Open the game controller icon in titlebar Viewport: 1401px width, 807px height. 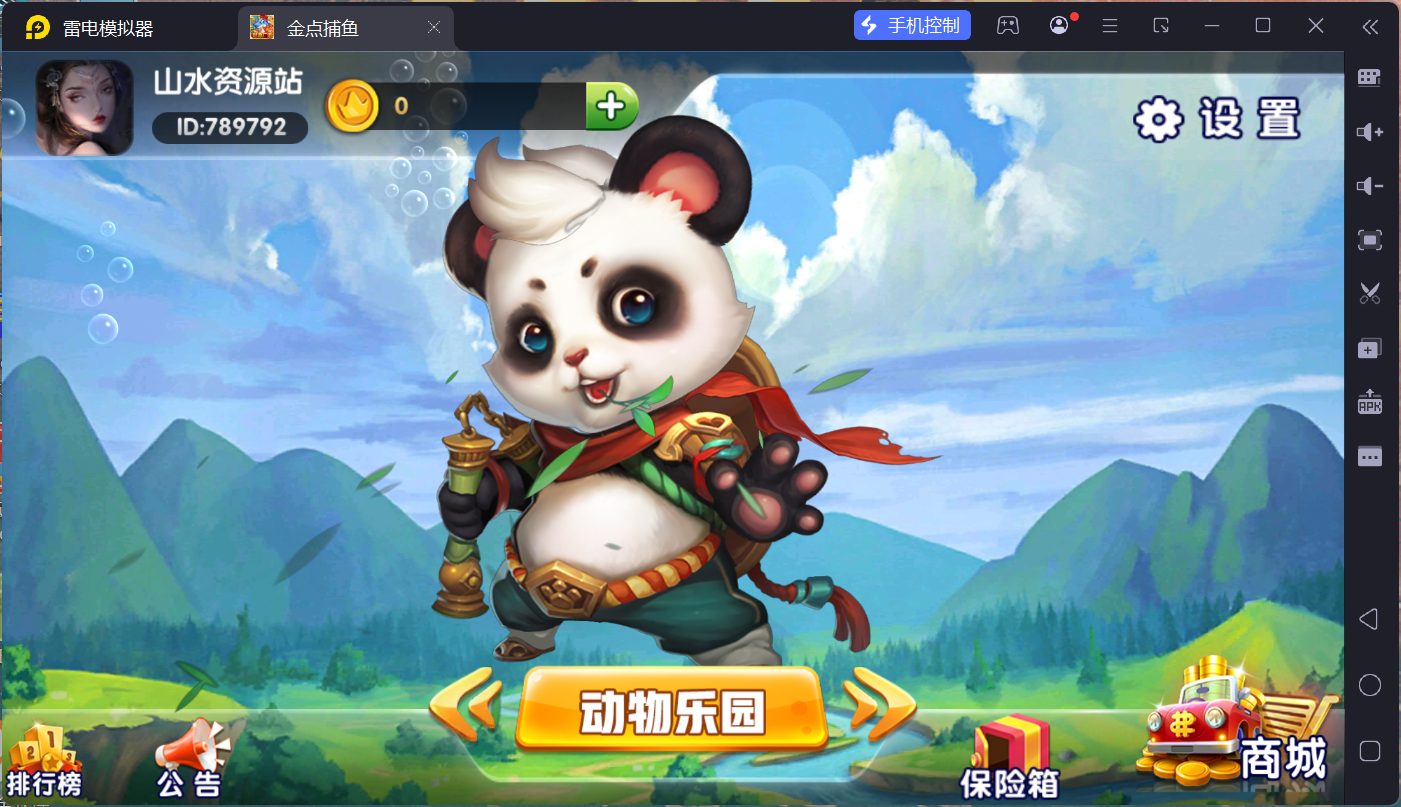tap(1008, 25)
